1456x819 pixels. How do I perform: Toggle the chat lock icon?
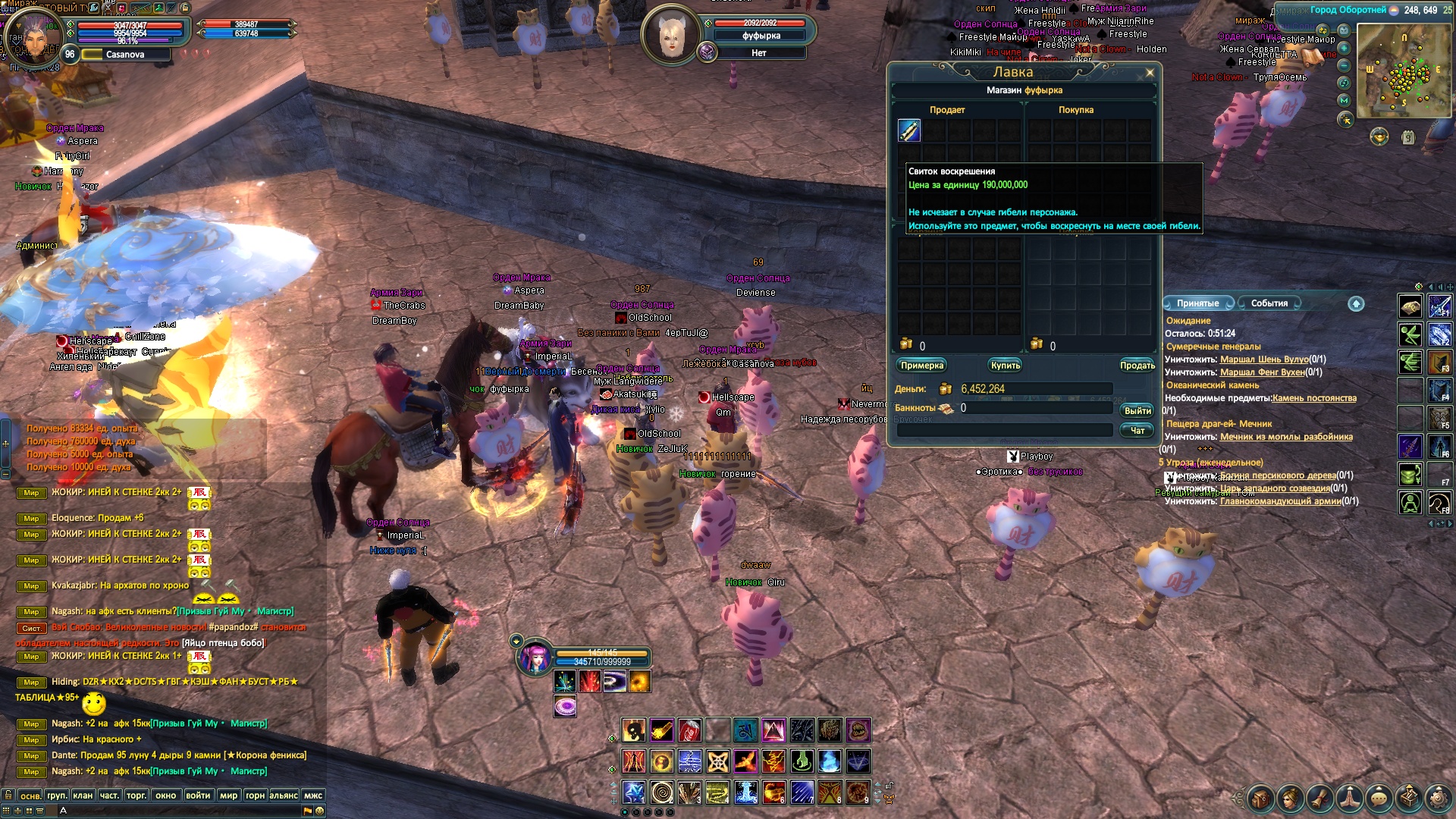pos(8,795)
